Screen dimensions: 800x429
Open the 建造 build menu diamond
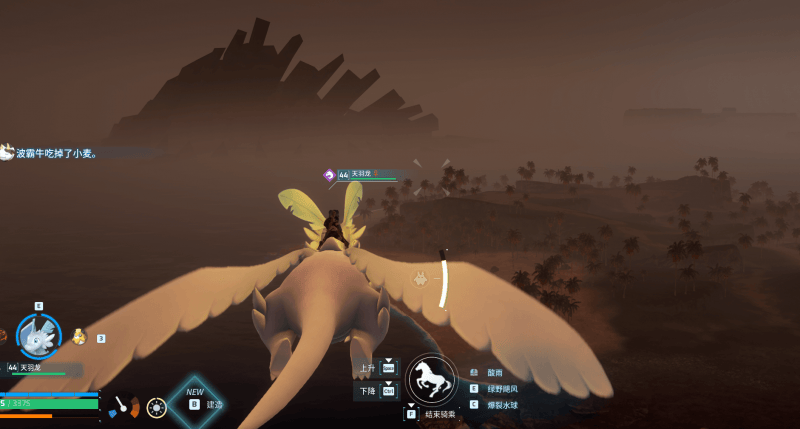click(x=195, y=402)
